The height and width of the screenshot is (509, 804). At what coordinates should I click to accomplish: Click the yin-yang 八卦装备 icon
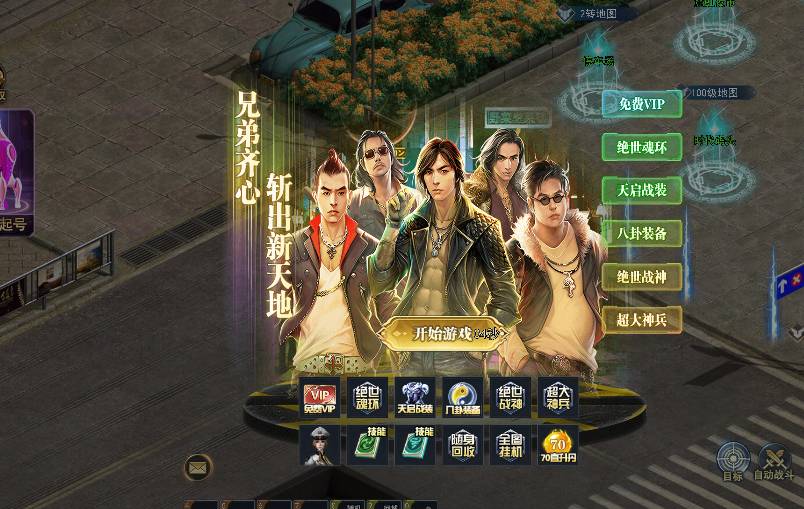coord(463,396)
